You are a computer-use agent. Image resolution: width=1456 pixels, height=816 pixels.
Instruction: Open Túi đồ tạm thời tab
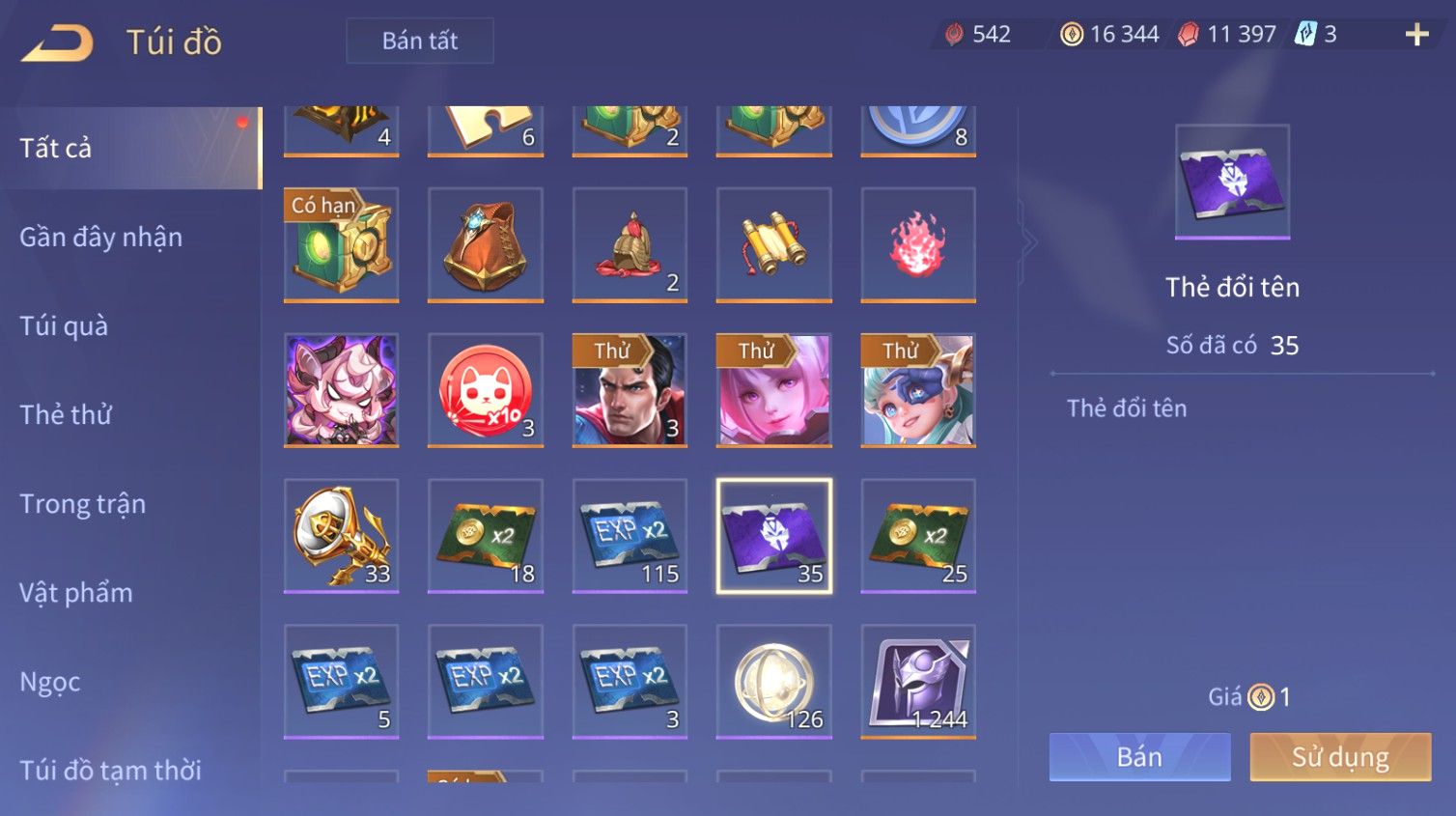point(110,770)
